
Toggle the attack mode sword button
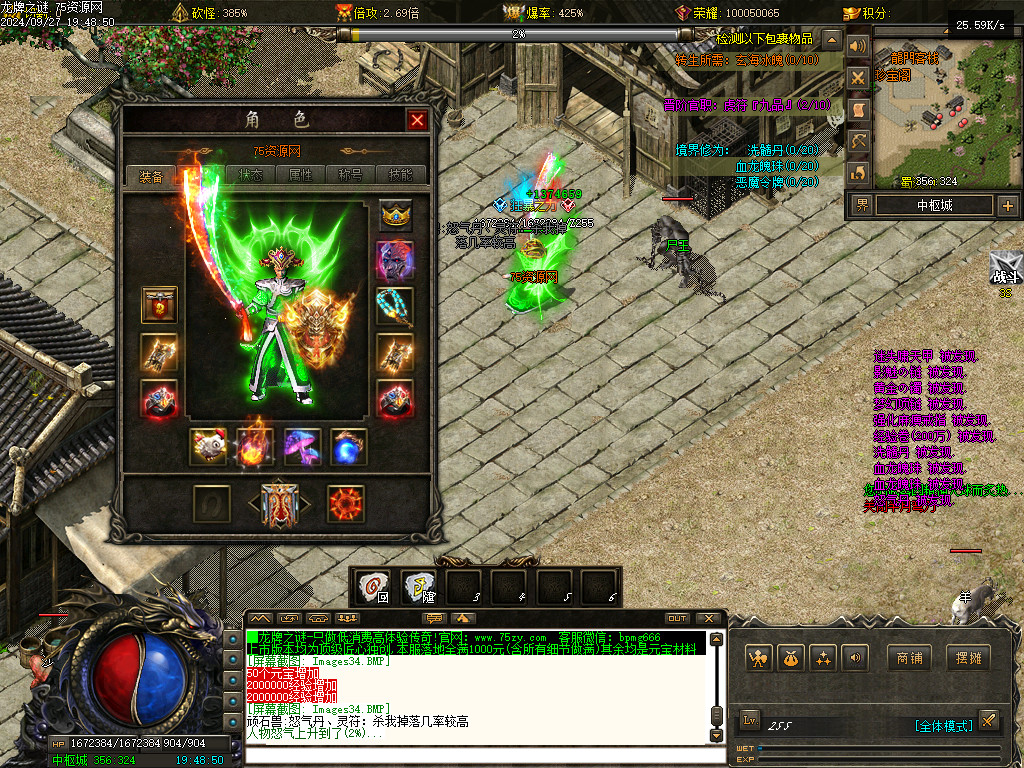(x=987, y=720)
